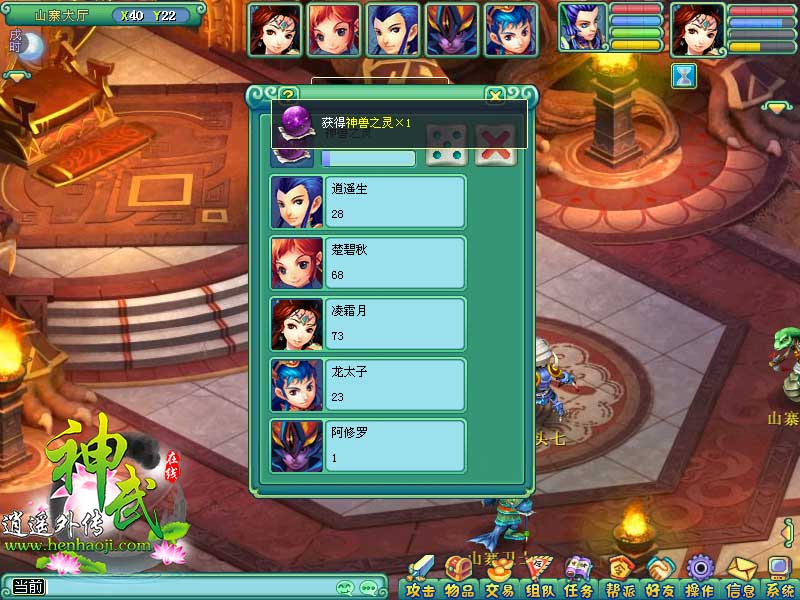The height and width of the screenshot is (600, 800).
Task: Show the 任务 quest log
Action: click(579, 580)
